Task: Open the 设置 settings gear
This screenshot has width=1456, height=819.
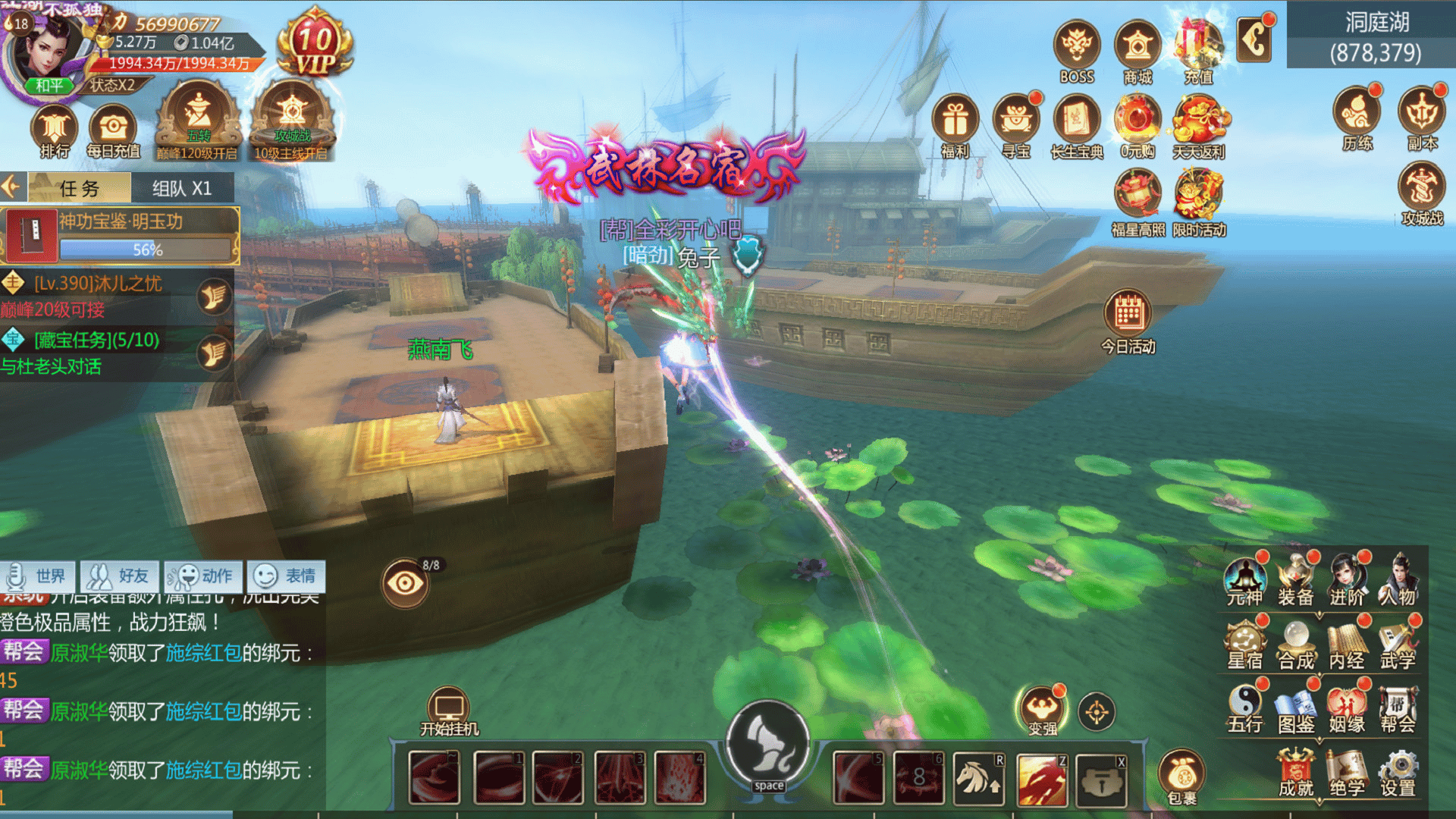Action: coord(1398,773)
